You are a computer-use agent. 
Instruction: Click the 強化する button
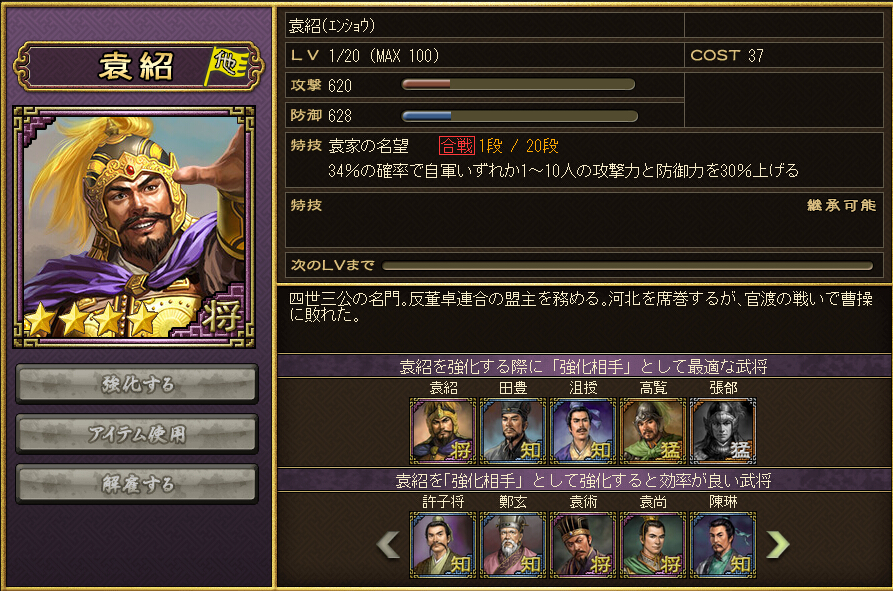(137, 384)
